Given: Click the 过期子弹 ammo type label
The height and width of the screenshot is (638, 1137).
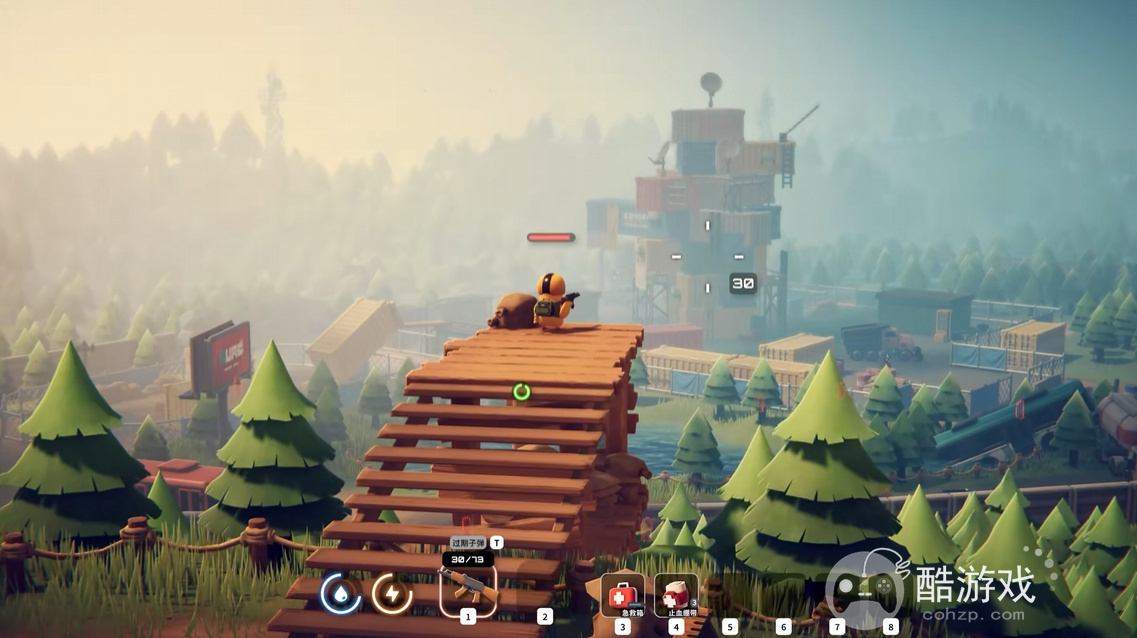Looking at the screenshot, I should pyautogui.click(x=467, y=542).
